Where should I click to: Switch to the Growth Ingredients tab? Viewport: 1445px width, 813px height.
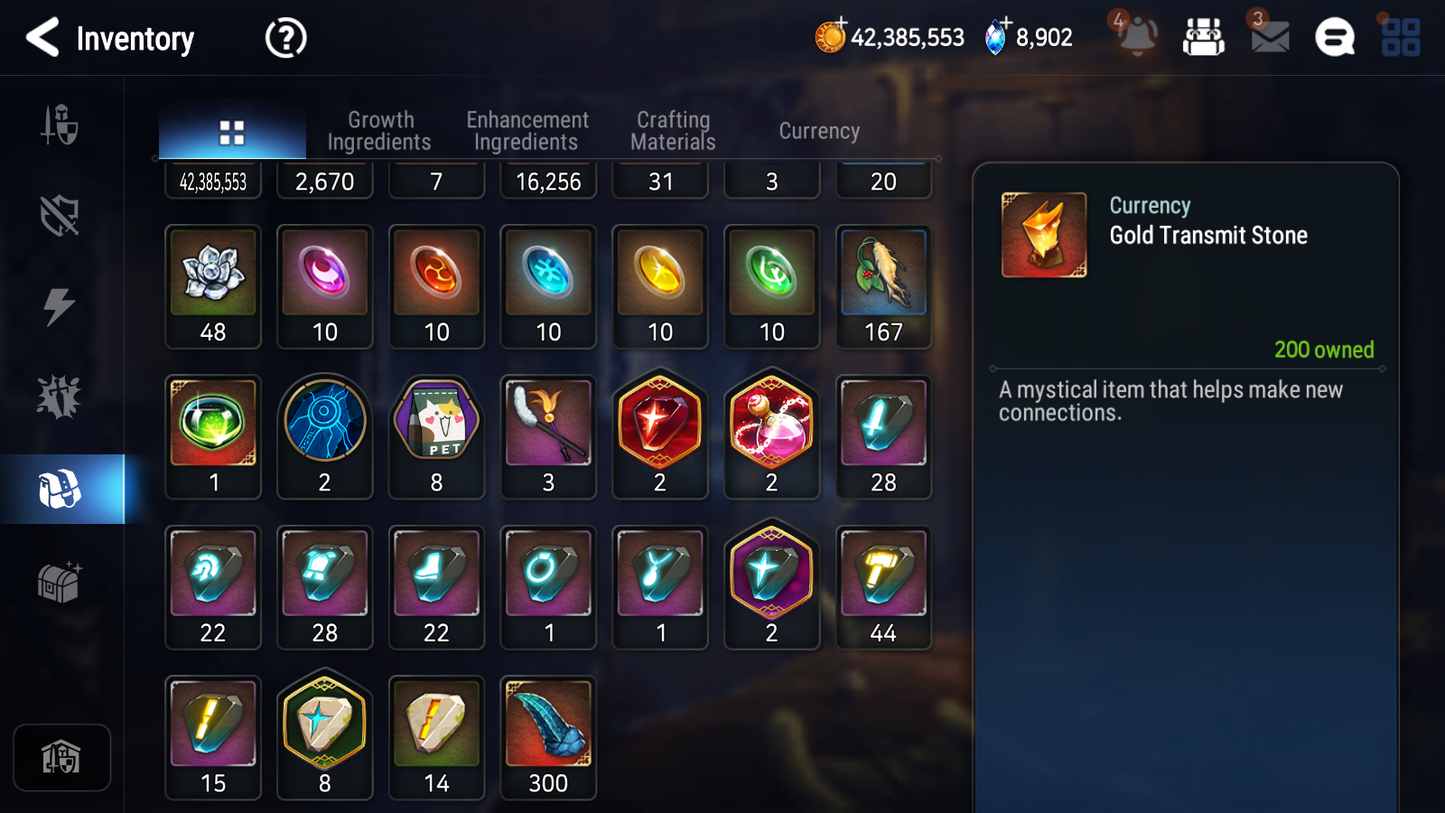click(380, 131)
